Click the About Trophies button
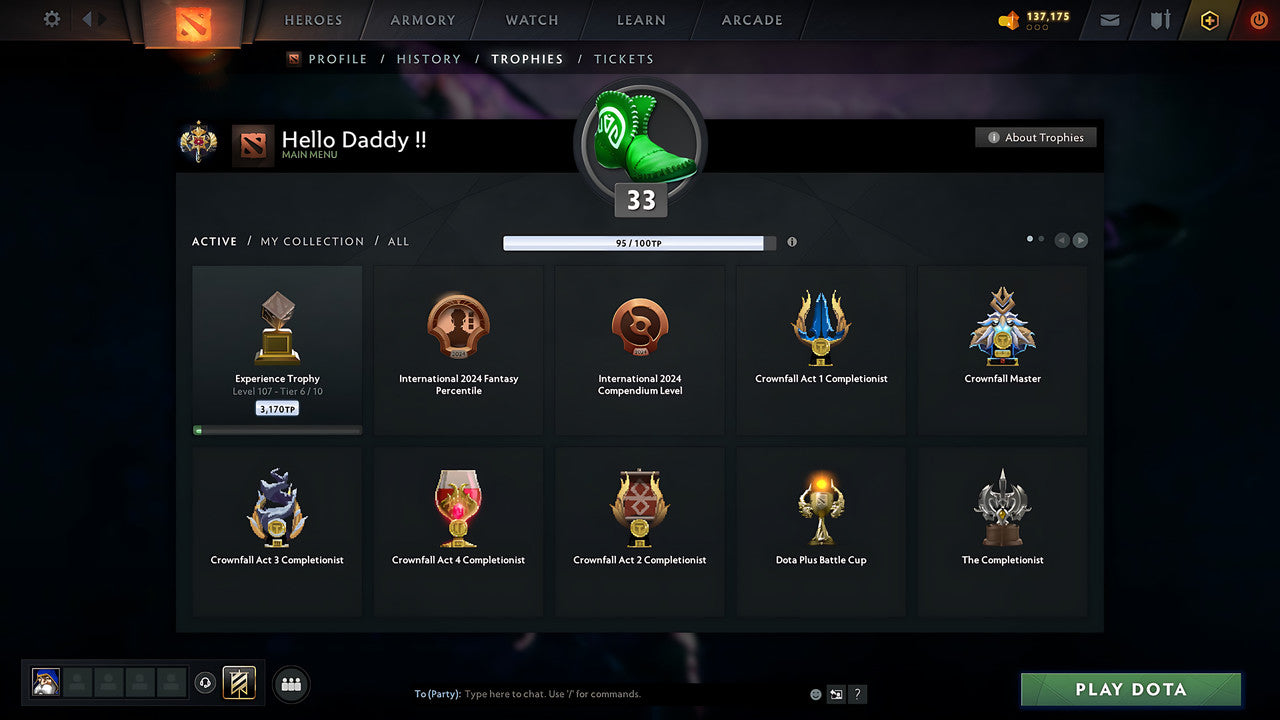This screenshot has height=720, width=1280. pos(1036,137)
